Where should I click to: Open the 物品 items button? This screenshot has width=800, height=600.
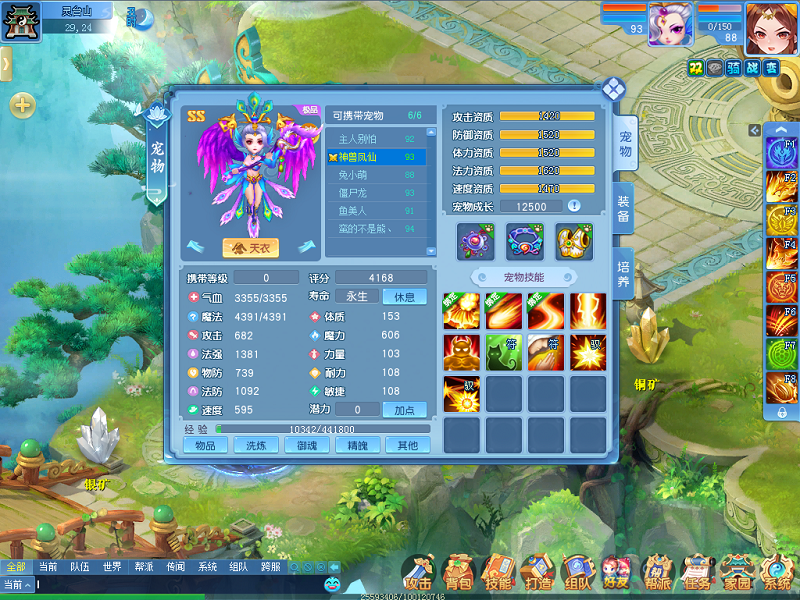pos(205,445)
